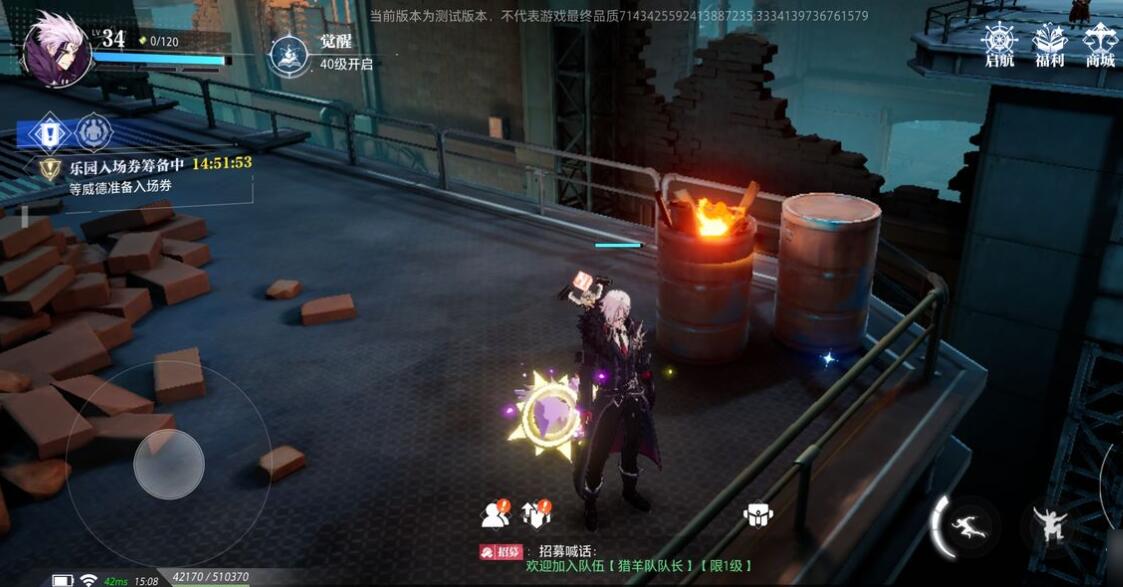Tap the 觉醒 awakening icon
Image resolution: width=1123 pixels, height=587 pixels.
click(289, 55)
